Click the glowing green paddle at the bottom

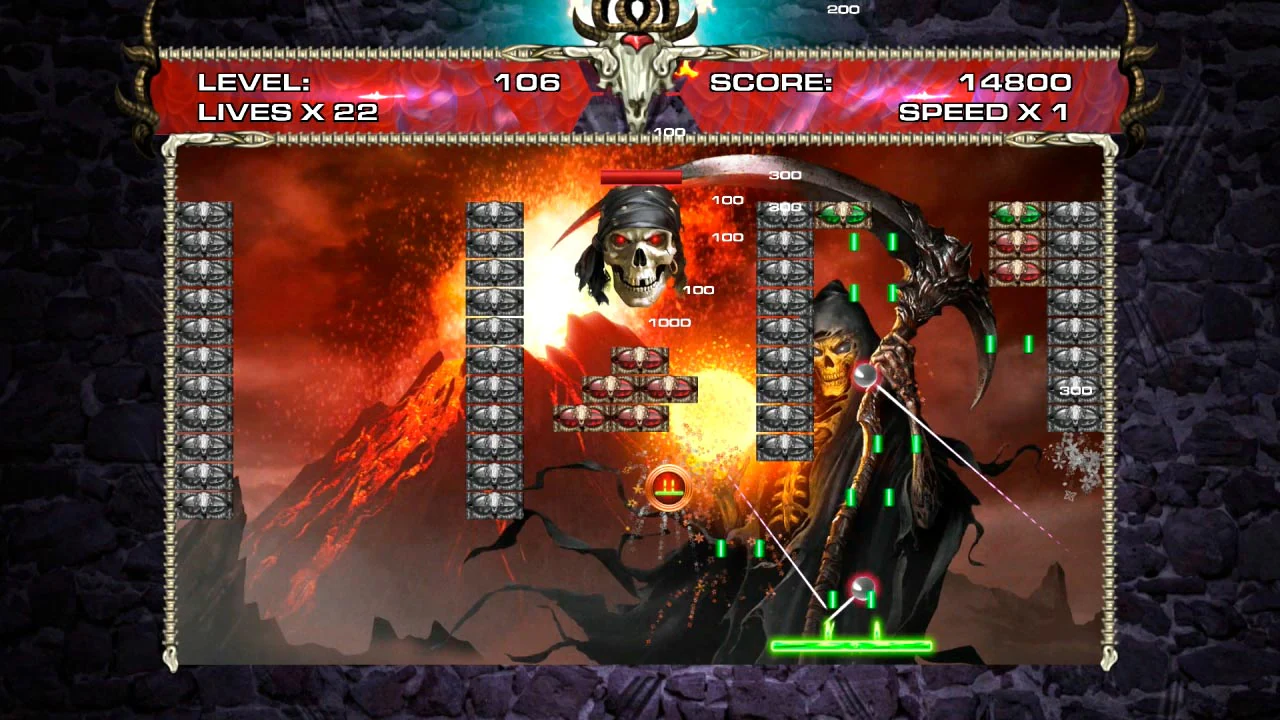pyautogui.click(x=852, y=646)
